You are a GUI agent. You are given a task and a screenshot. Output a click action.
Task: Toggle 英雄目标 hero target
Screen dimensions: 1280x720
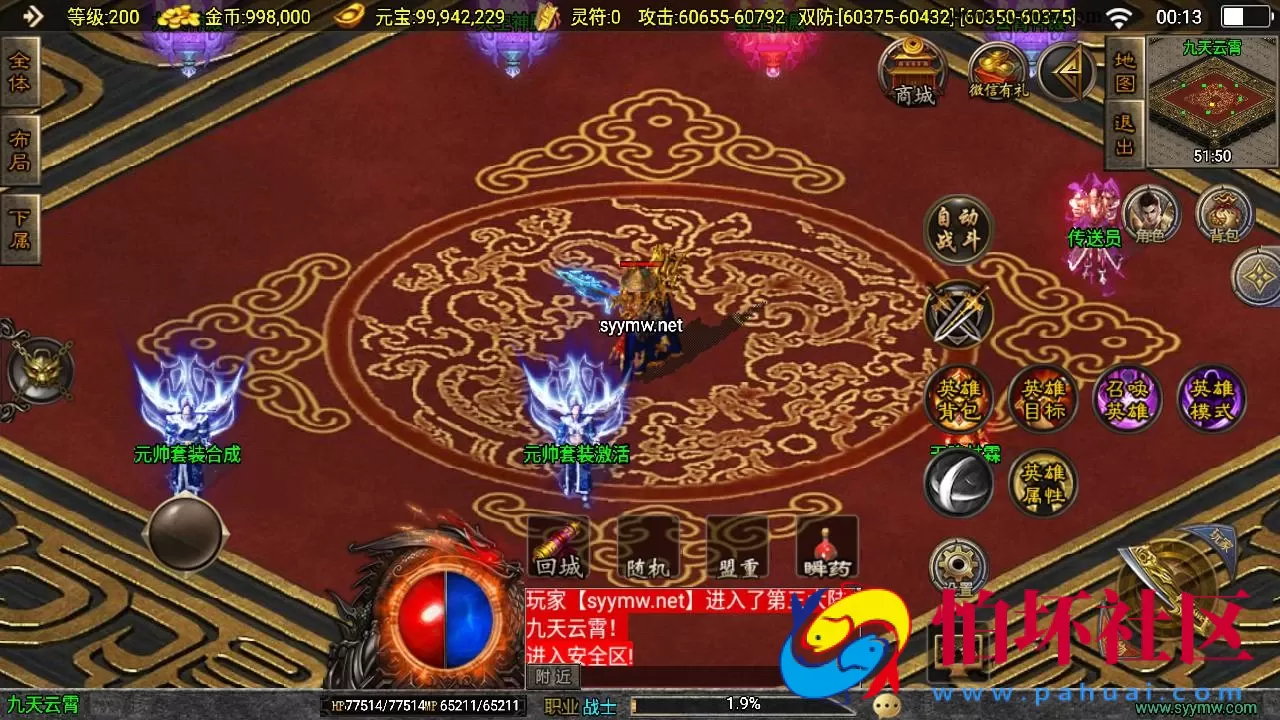pos(1042,398)
